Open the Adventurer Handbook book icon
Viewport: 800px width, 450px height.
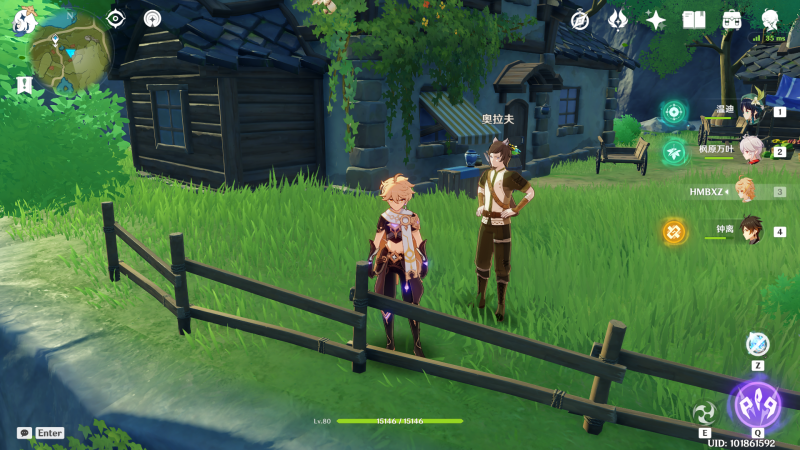coord(694,20)
